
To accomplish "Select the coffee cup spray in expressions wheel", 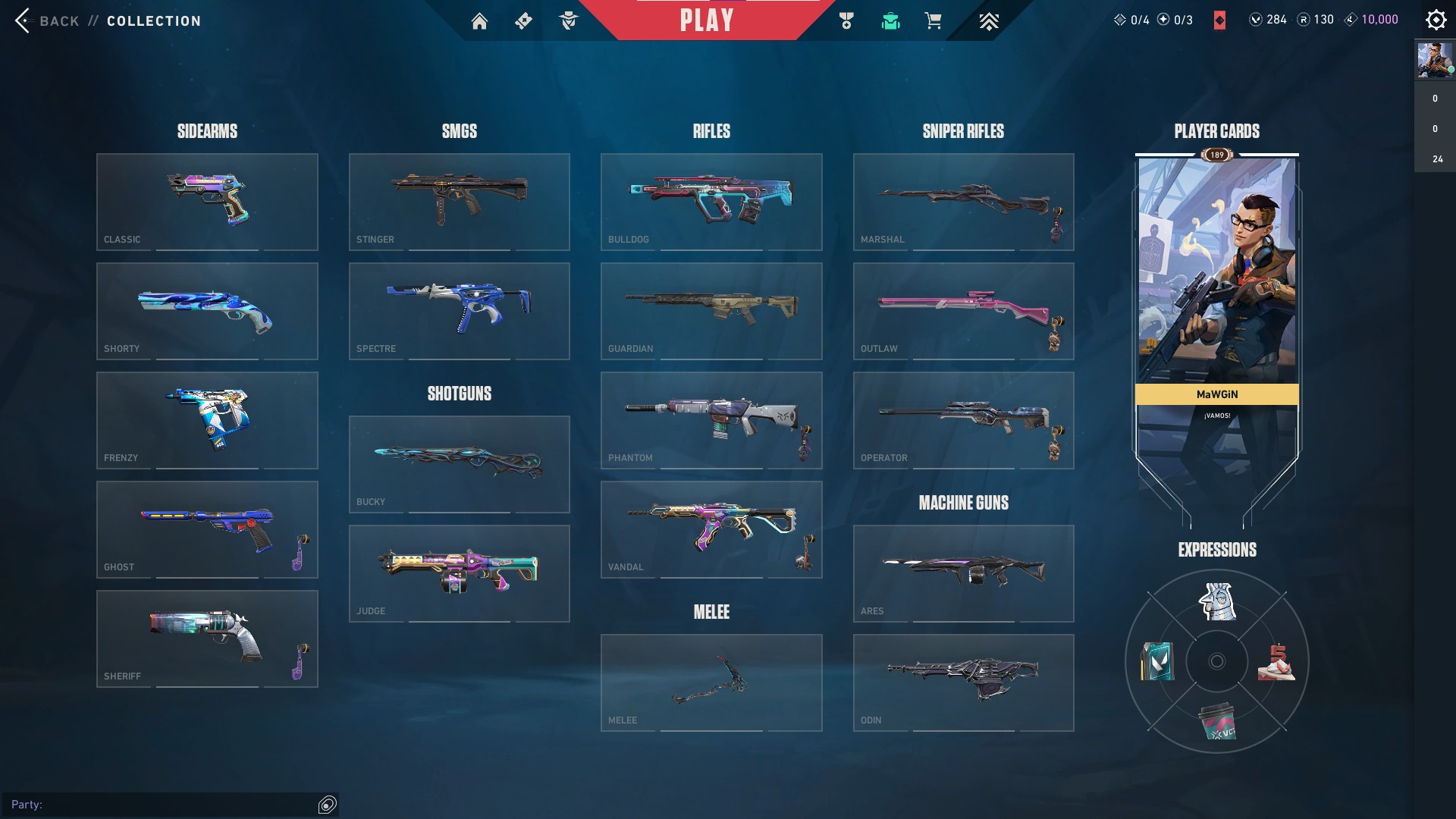I will coord(1216,721).
